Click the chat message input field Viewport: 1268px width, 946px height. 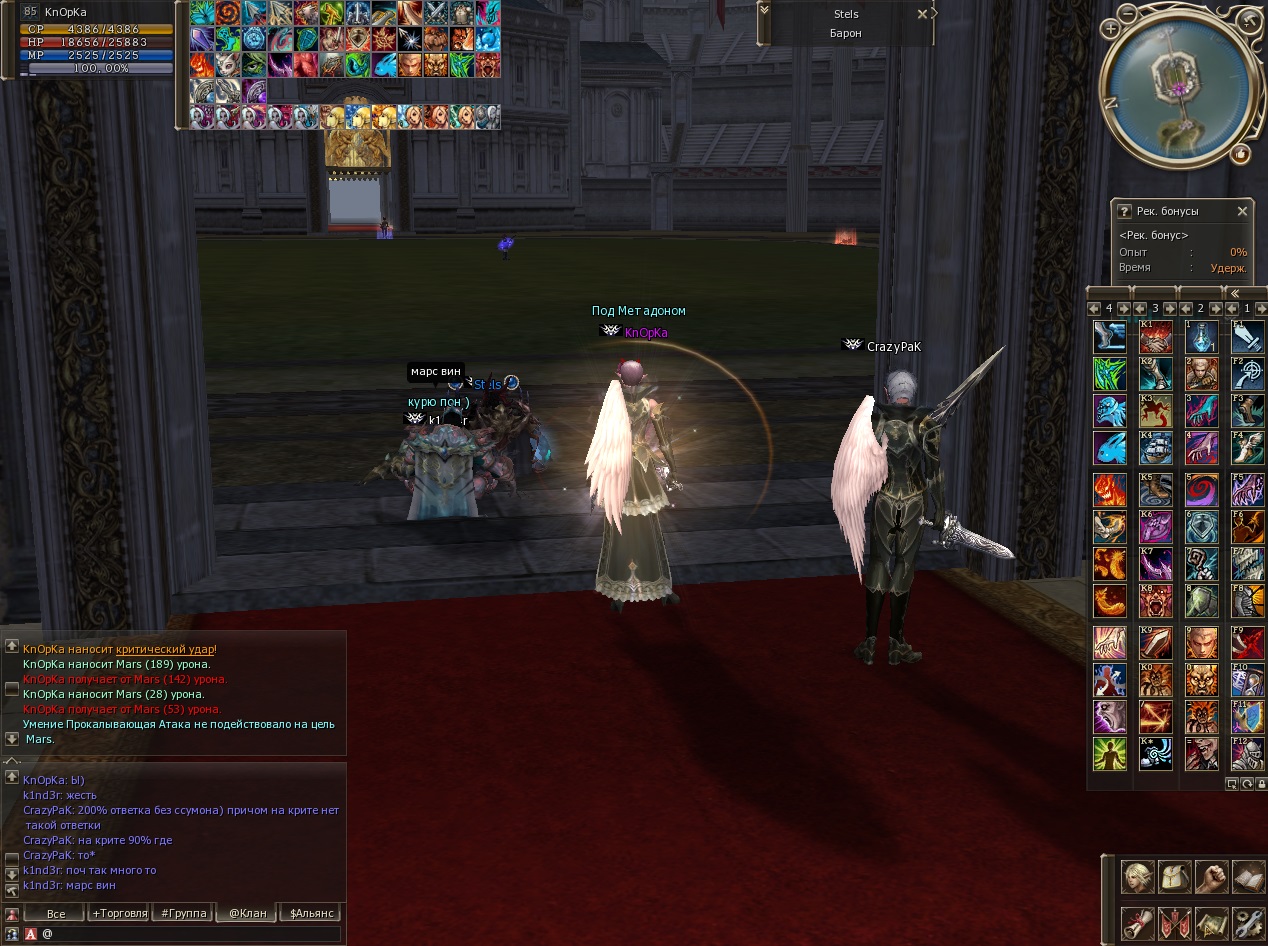point(190,934)
